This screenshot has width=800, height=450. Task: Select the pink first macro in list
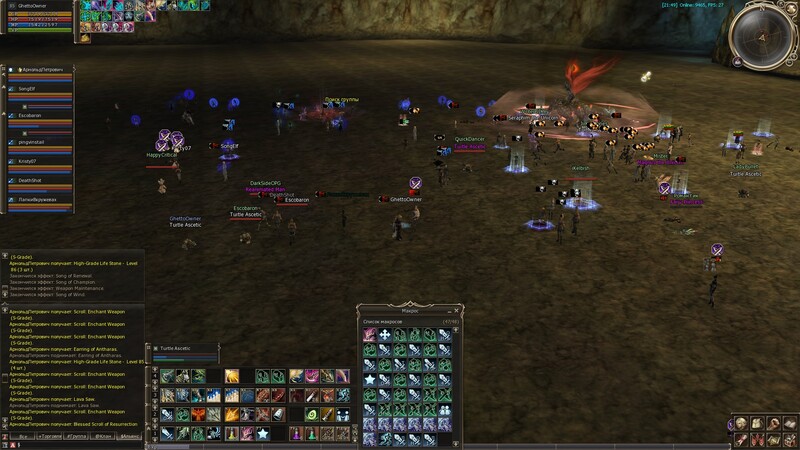(370, 335)
